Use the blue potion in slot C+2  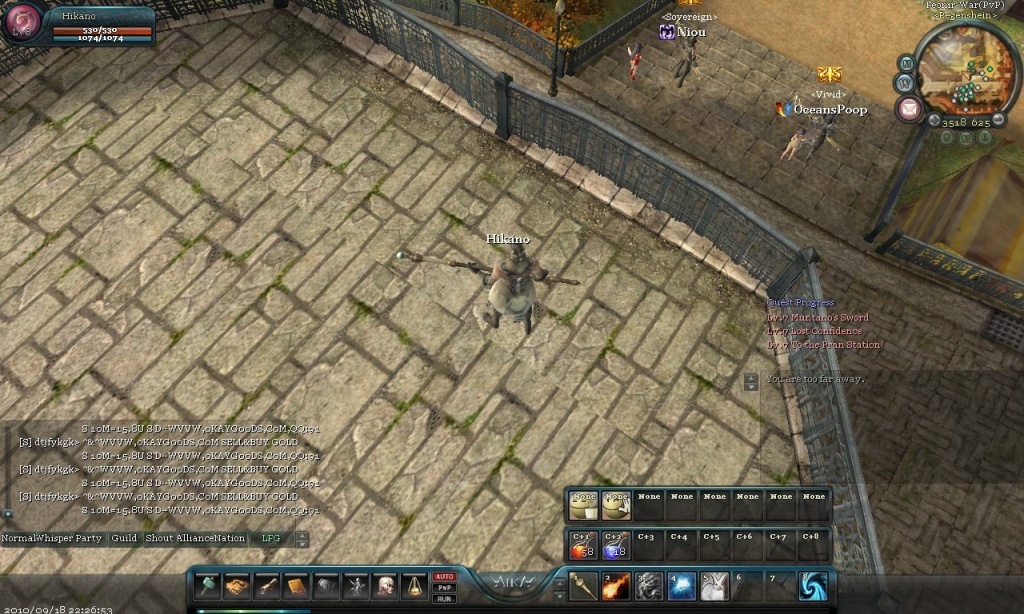click(615, 545)
